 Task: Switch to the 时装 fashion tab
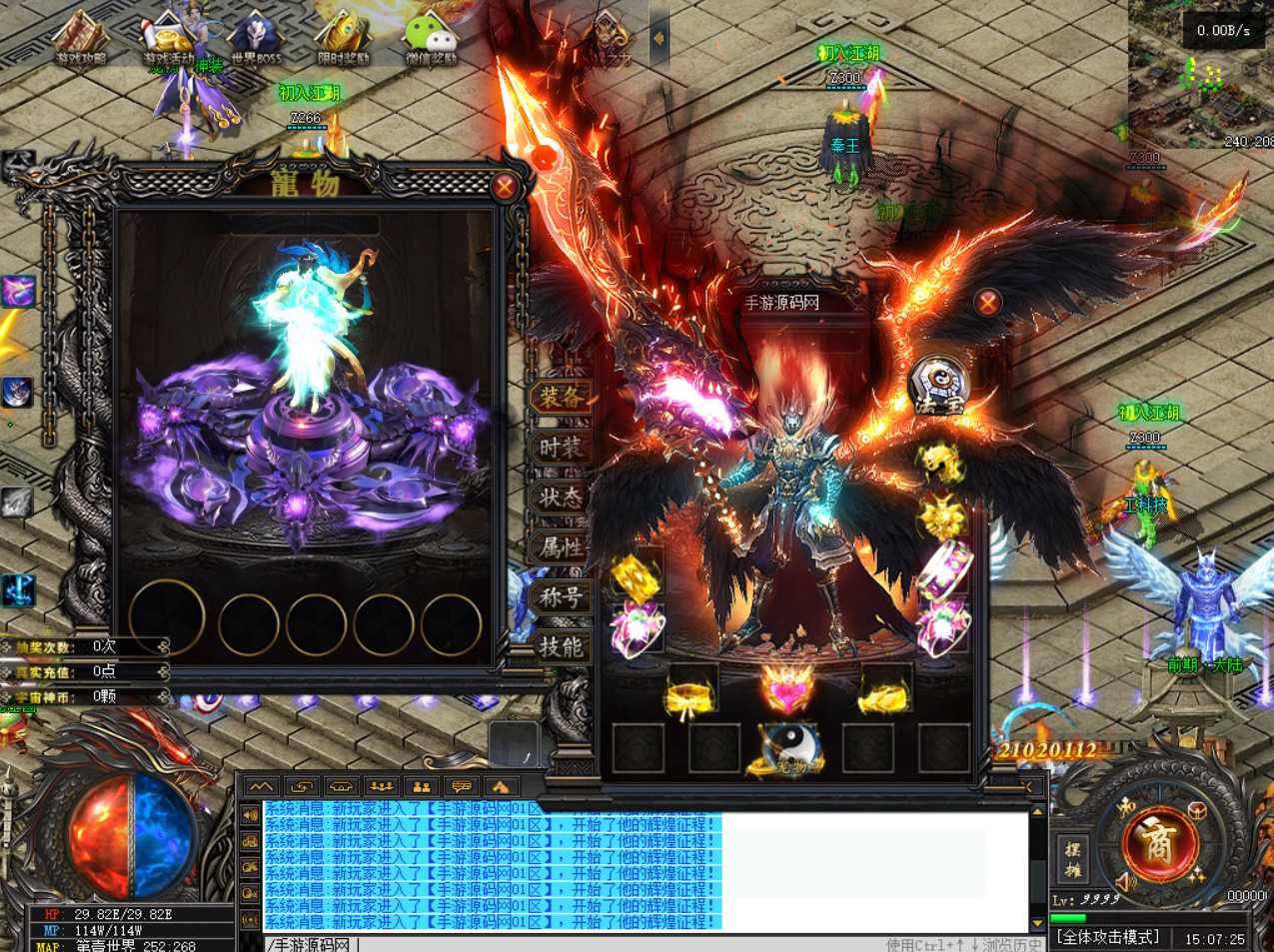click(x=561, y=447)
